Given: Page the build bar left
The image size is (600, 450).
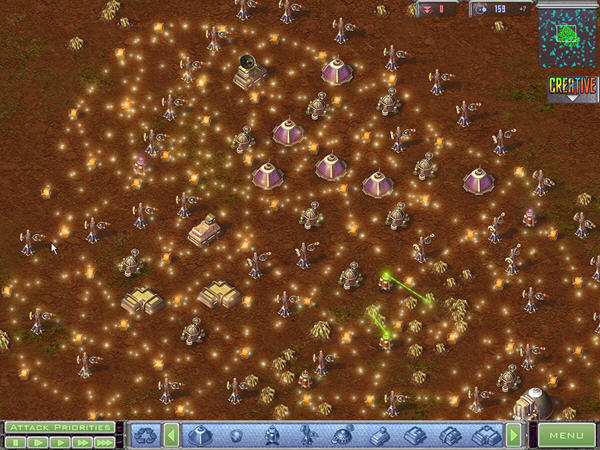Looking at the screenshot, I should coord(172,435).
